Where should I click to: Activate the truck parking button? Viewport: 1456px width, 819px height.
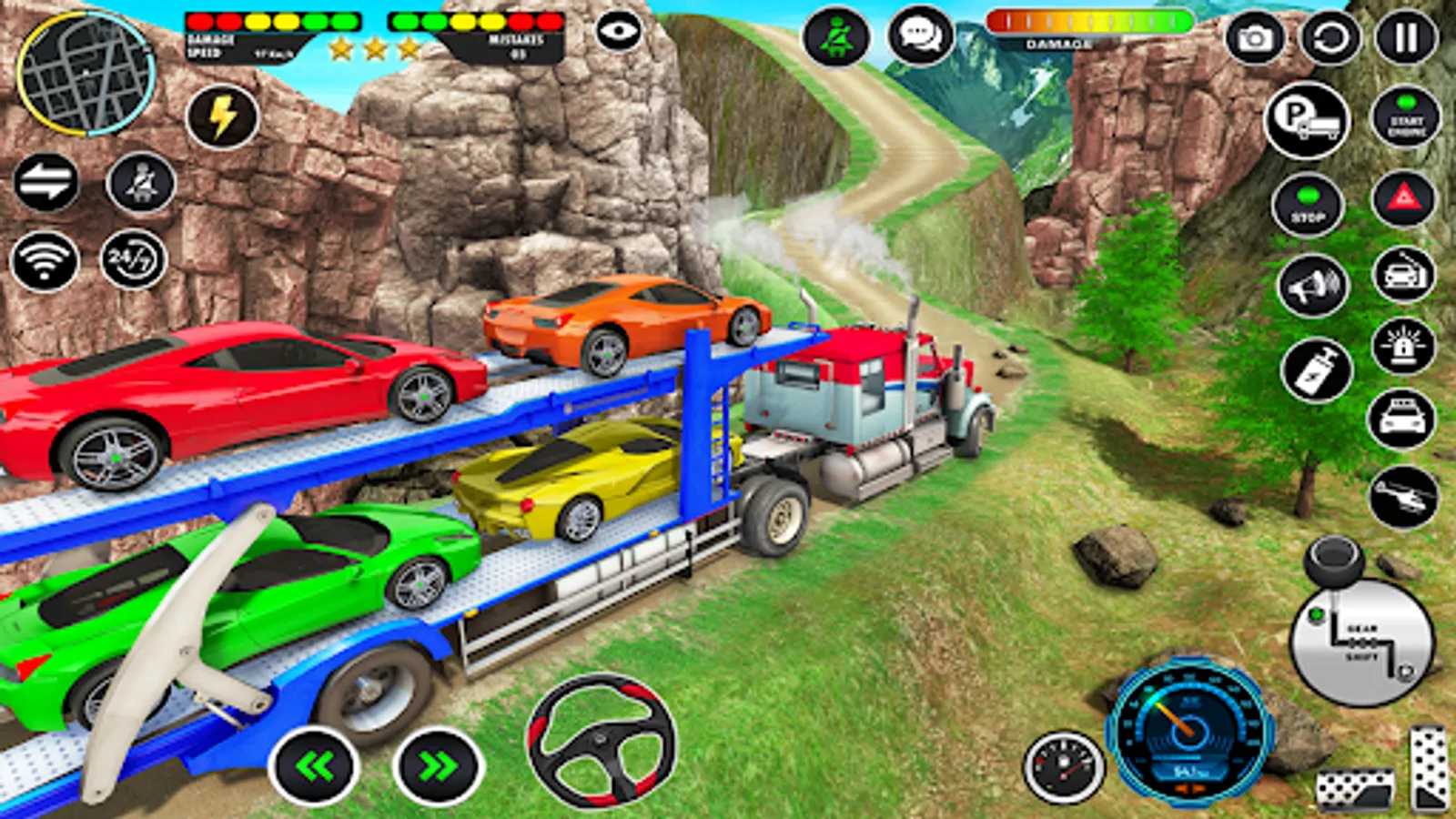pyautogui.click(x=1307, y=119)
